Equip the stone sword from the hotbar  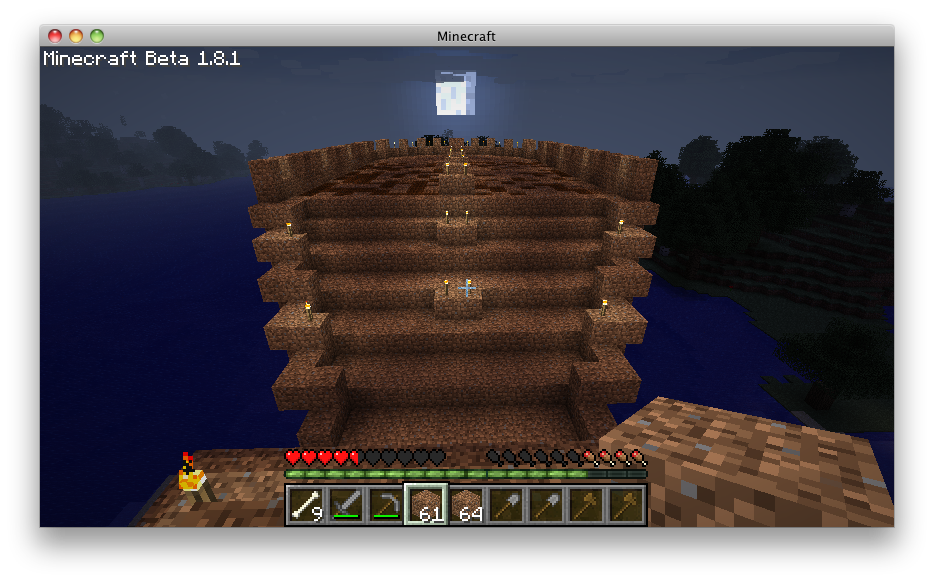point(346,505)
